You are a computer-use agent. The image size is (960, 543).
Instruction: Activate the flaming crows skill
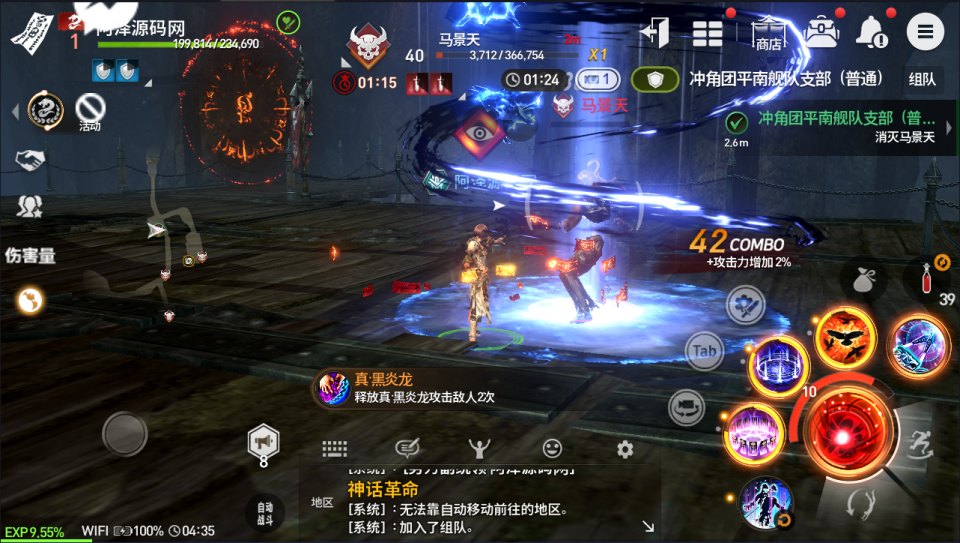[844, 337]
